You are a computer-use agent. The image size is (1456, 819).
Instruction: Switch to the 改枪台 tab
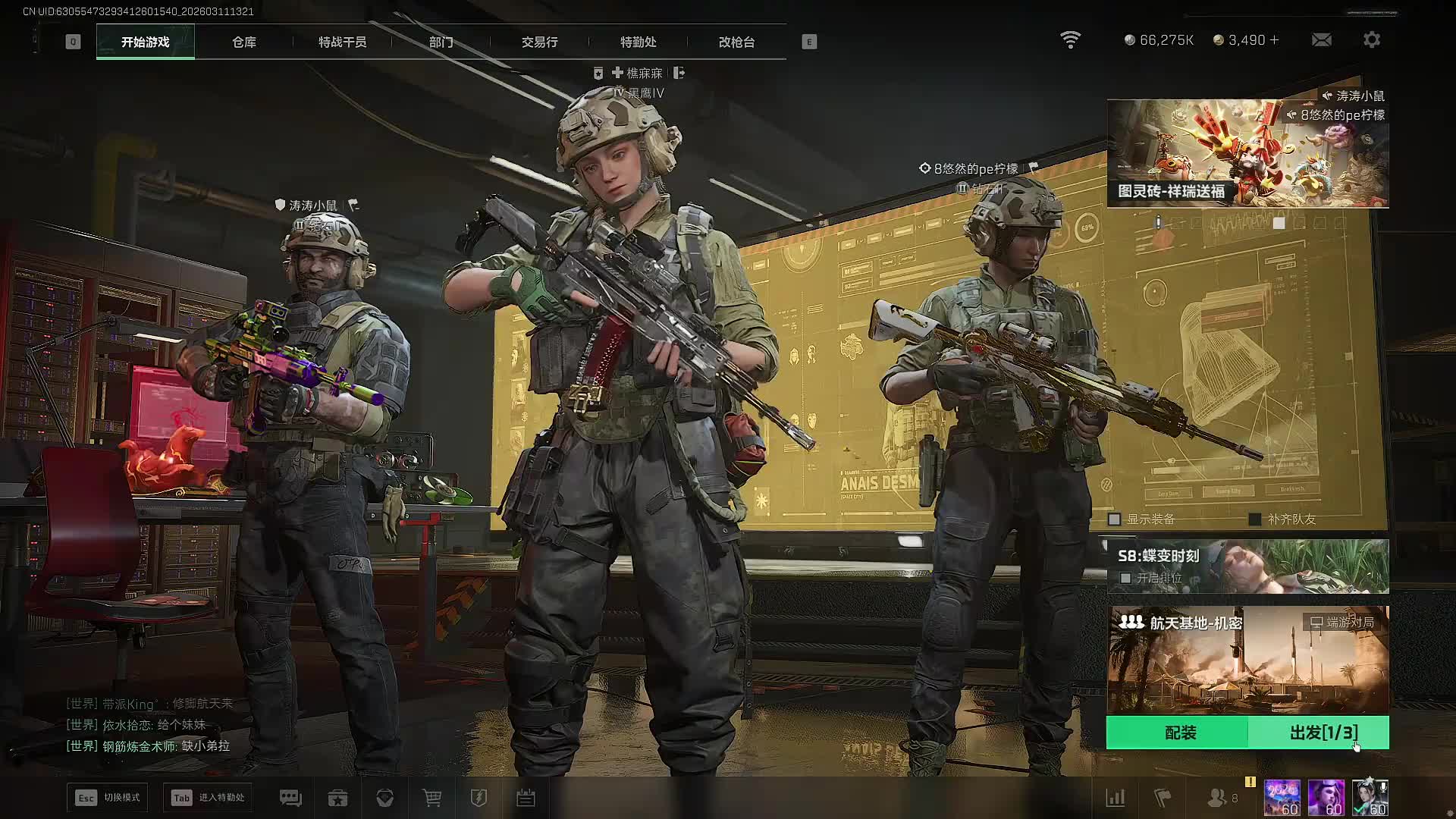[x=736, y=42]
